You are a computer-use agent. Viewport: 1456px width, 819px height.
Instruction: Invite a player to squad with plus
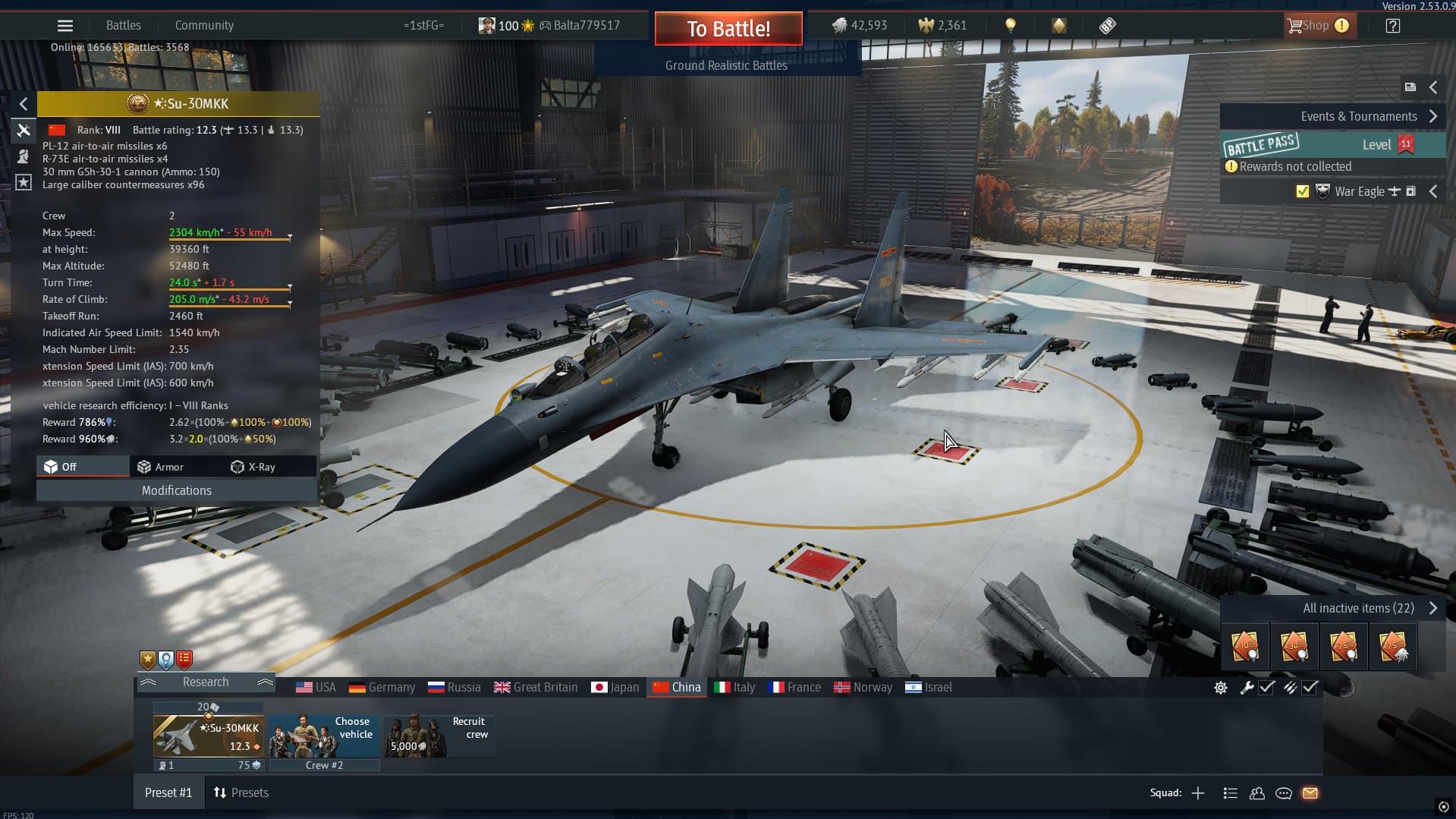pyautogui.click(x=1198, y=793)
